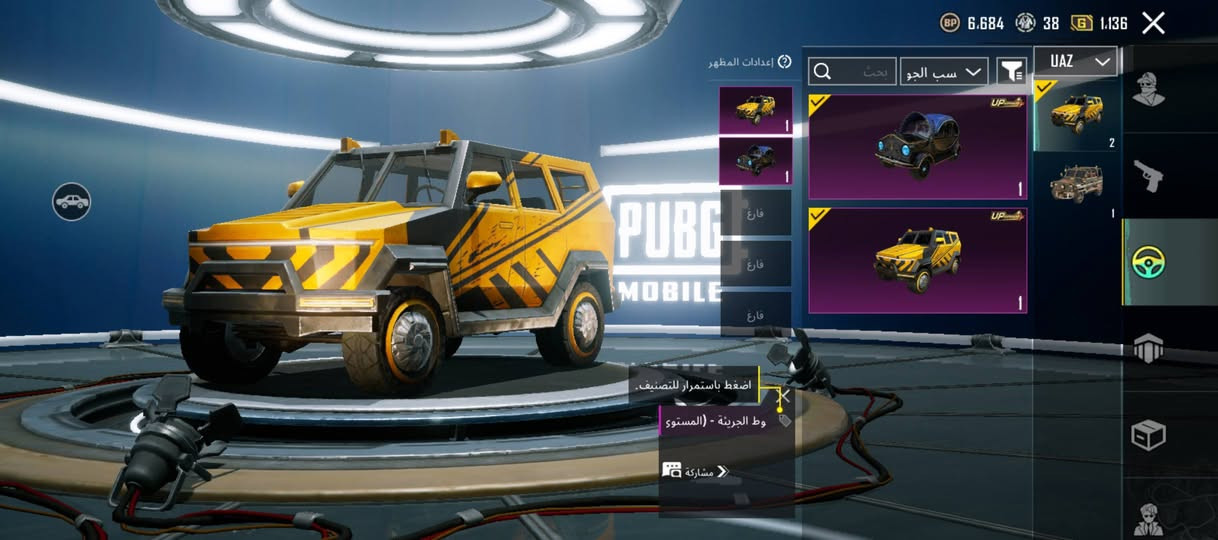
Task: Select the black car with blue headlights skin
Action: tap(917, 147)
